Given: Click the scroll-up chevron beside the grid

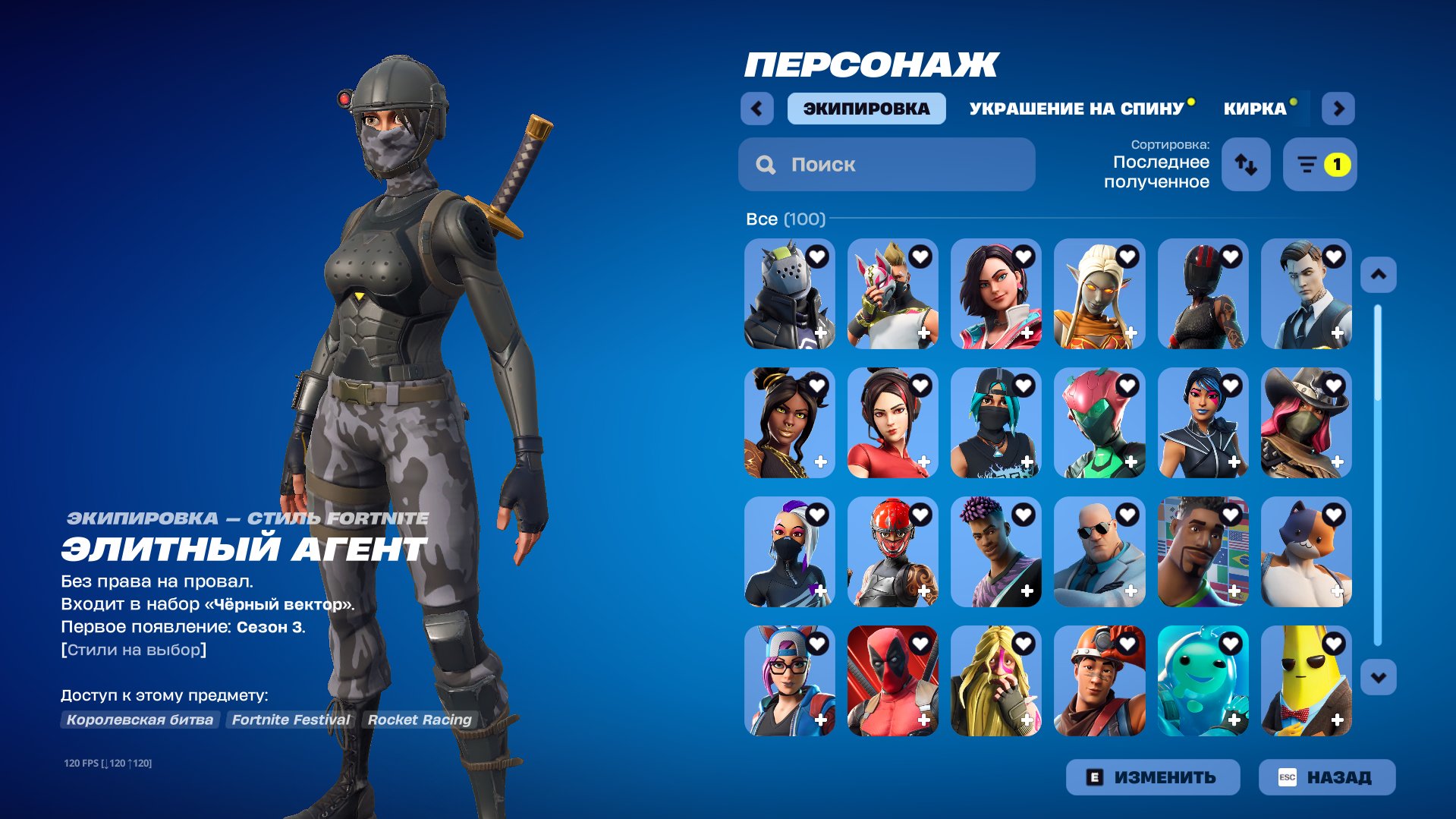Looking at the screenshot, I should click(x=1377, y=275).
